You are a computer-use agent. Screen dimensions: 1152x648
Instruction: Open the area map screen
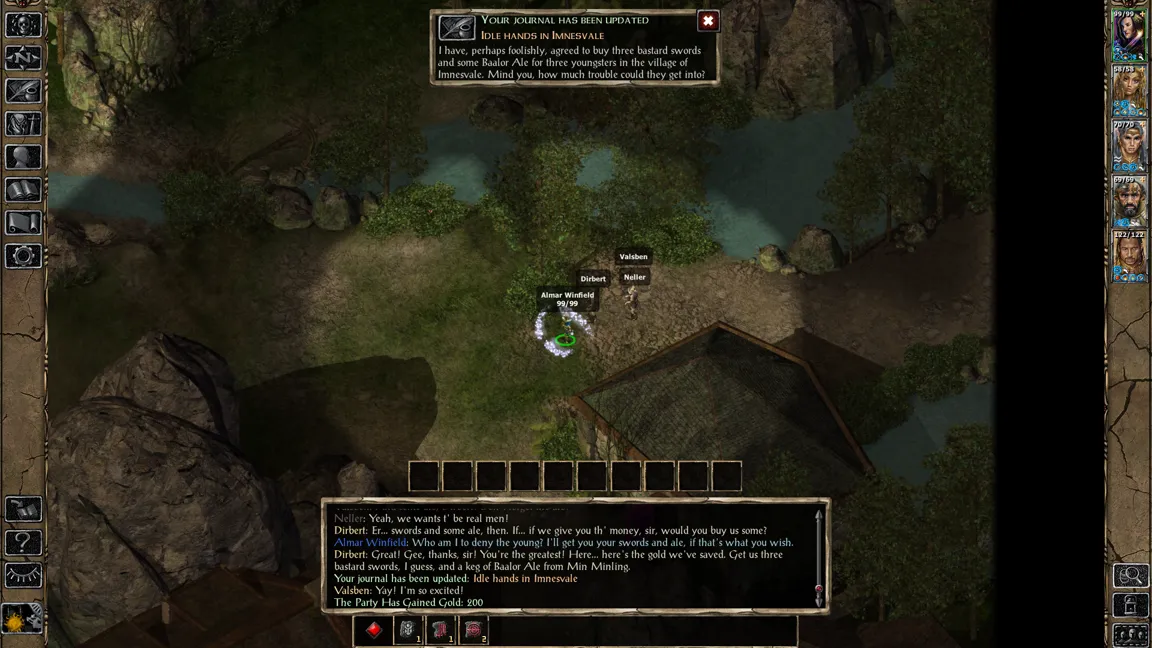tap(23, 57)
